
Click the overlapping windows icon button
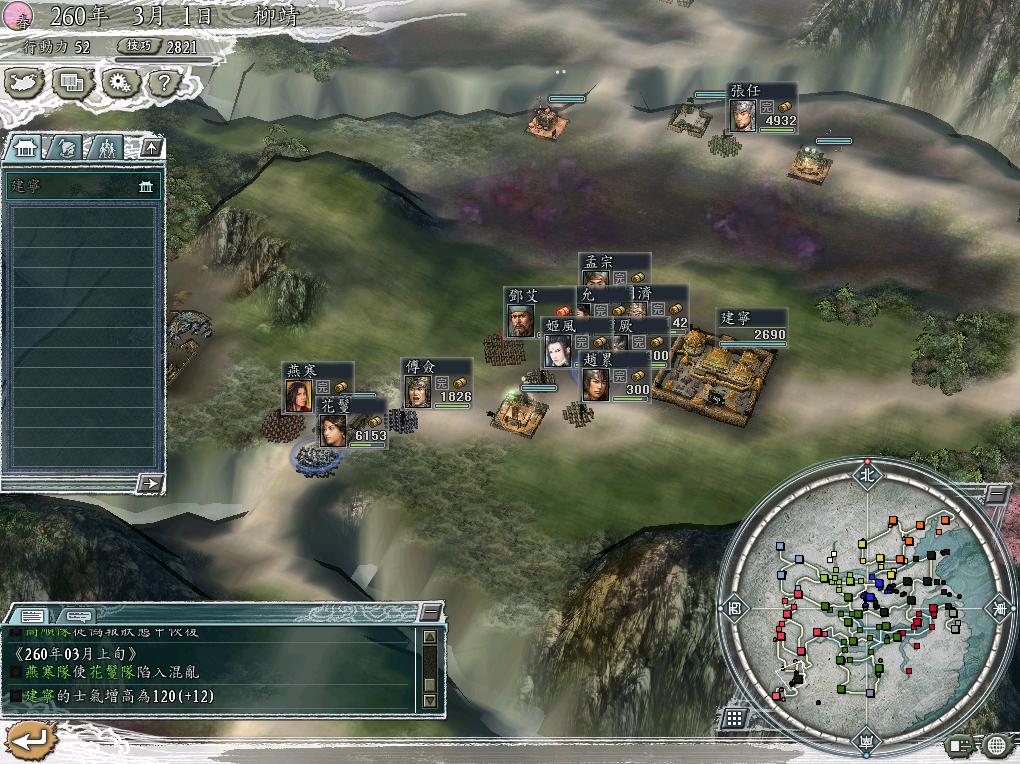click(x=72, y=82)
